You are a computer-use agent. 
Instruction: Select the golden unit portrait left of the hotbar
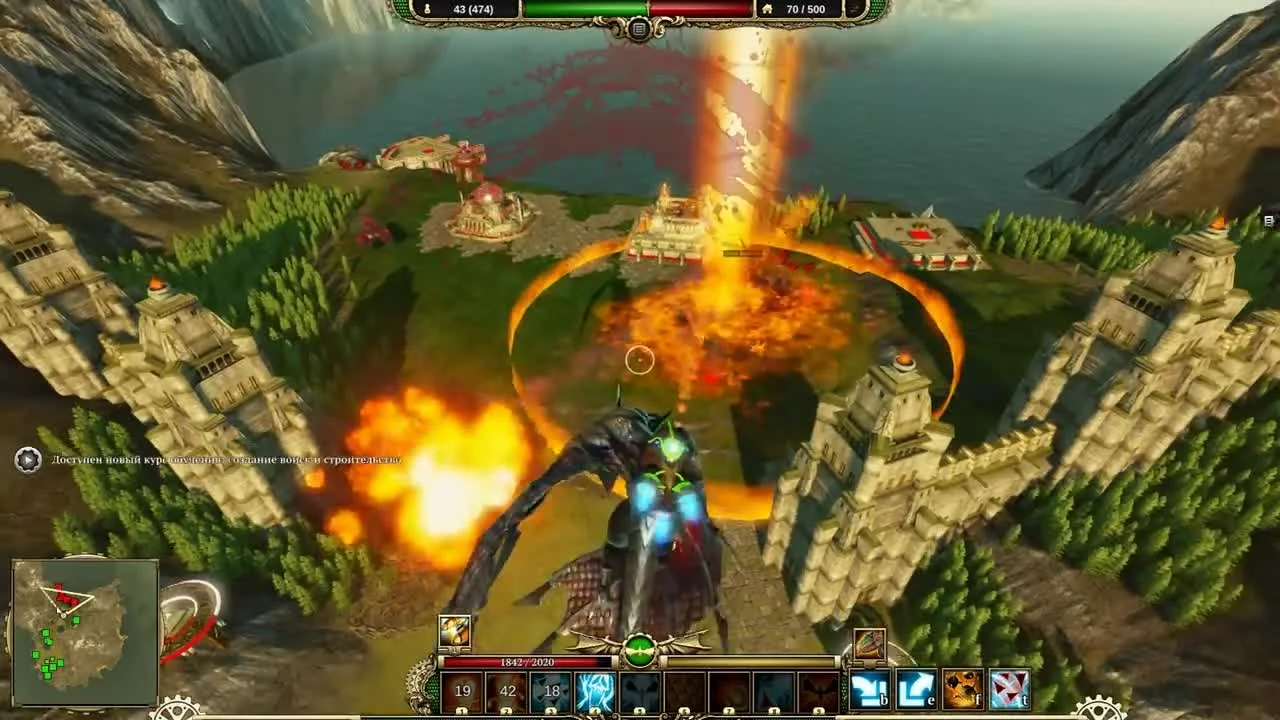453,632
